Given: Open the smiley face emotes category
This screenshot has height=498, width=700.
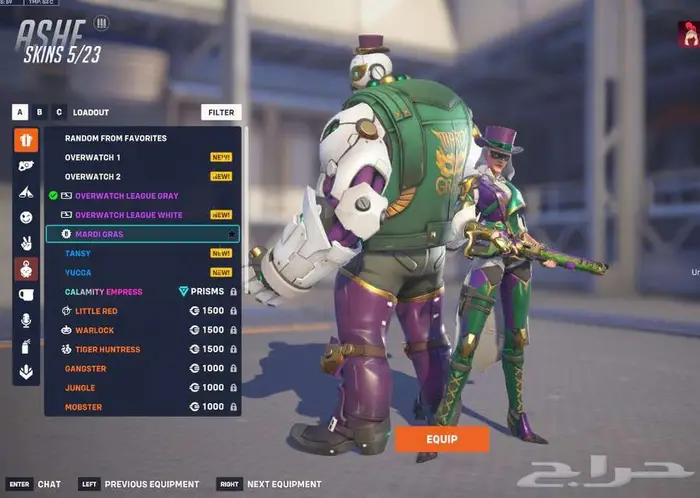Looking at the screenshot, I should coord(26,217).
